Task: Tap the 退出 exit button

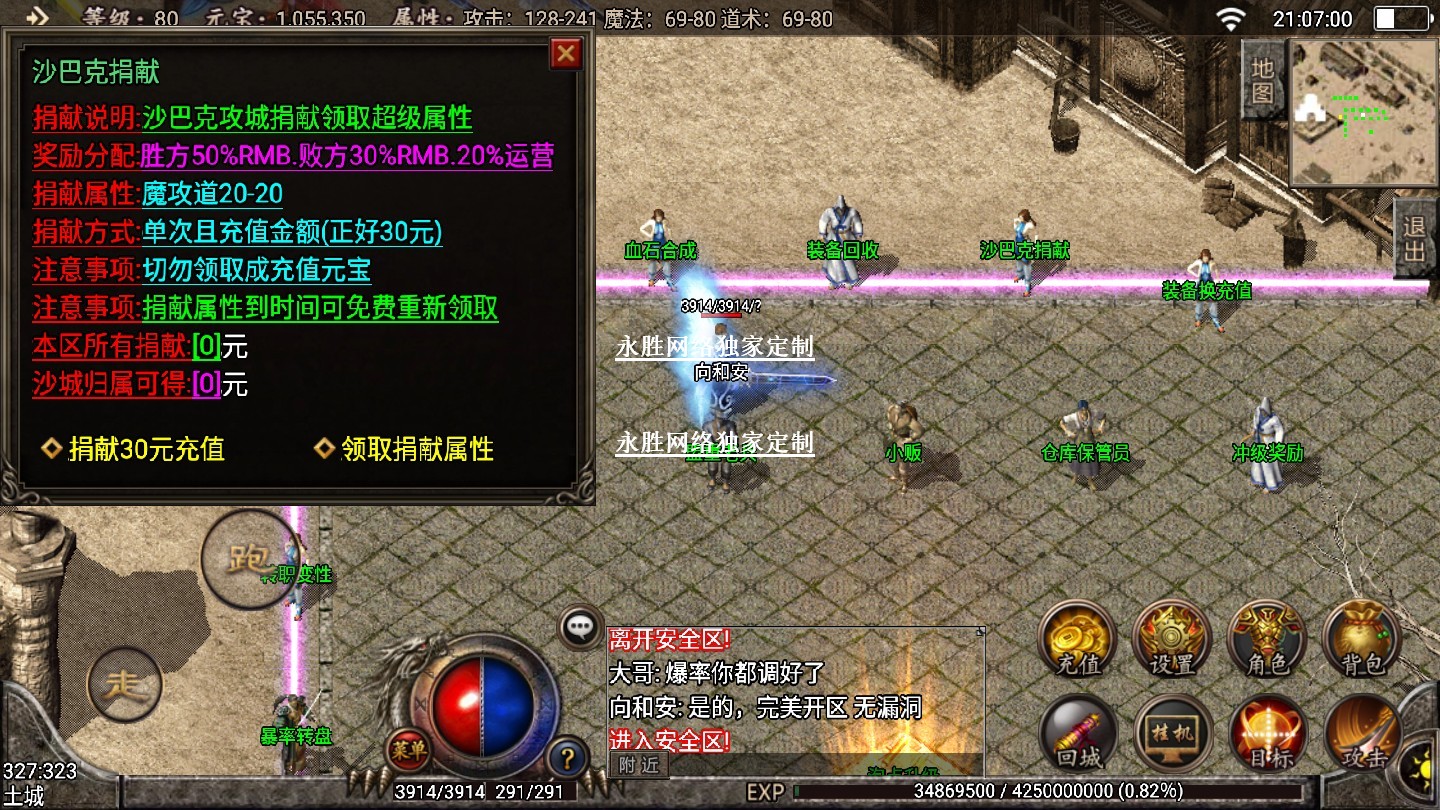Action: (x=1414, y=239)
